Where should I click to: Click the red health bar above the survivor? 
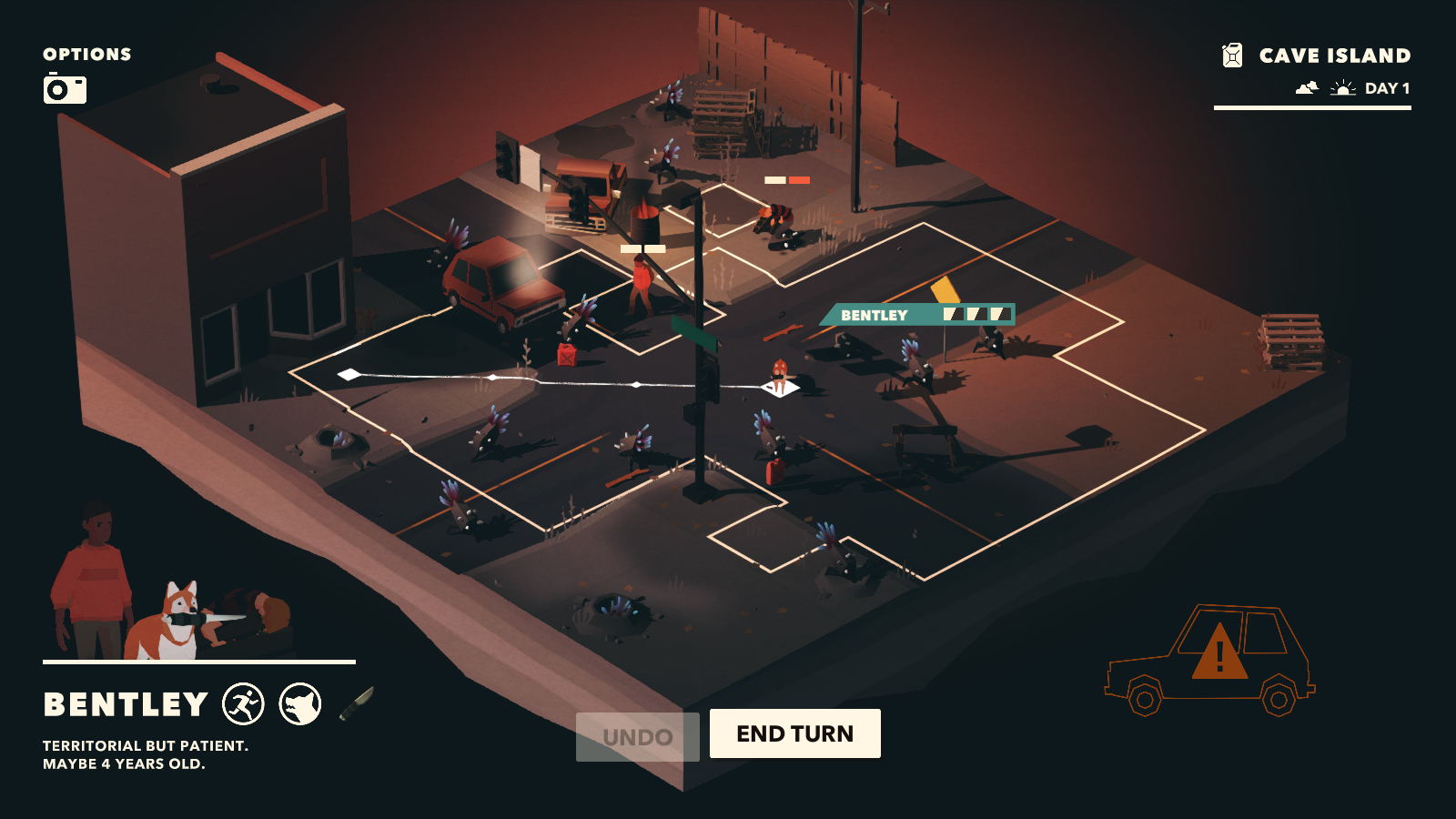(799, 181)
